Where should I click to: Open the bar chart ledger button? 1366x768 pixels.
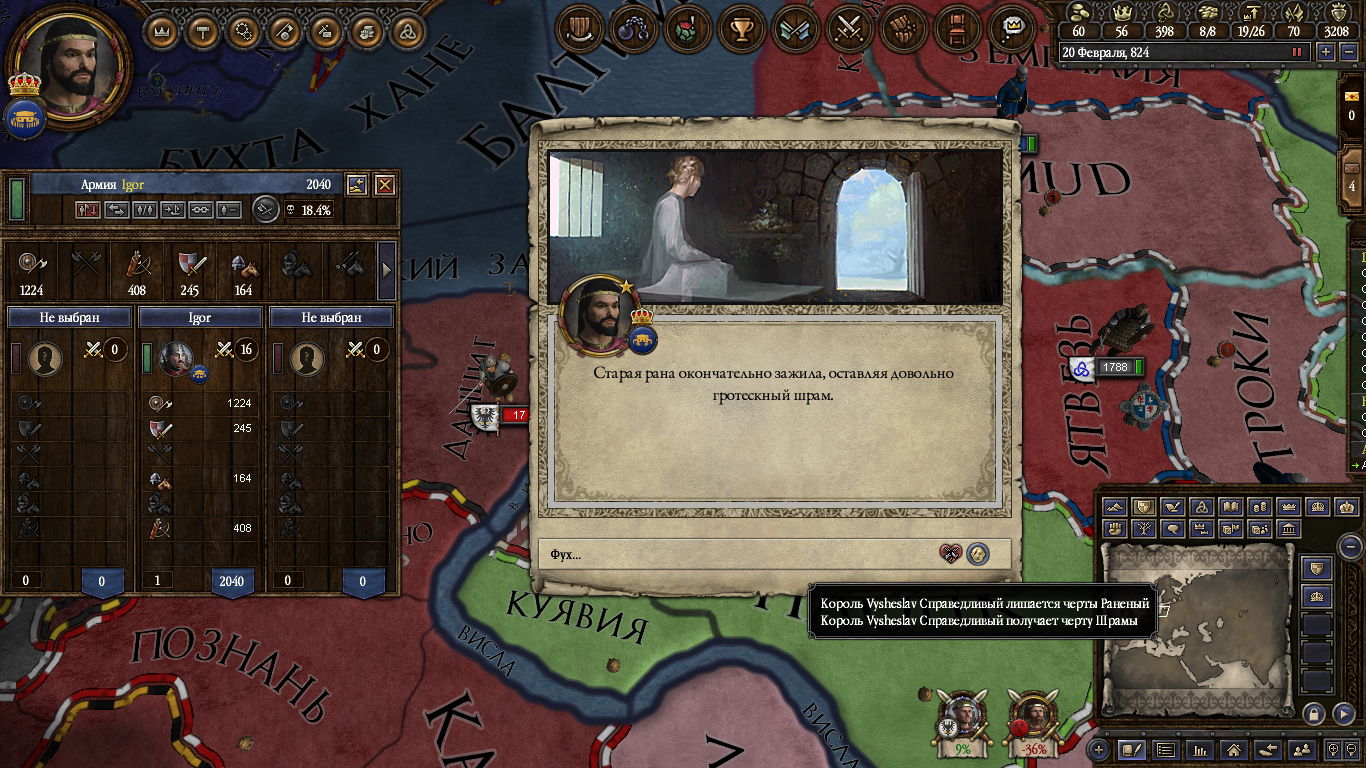1199,749
